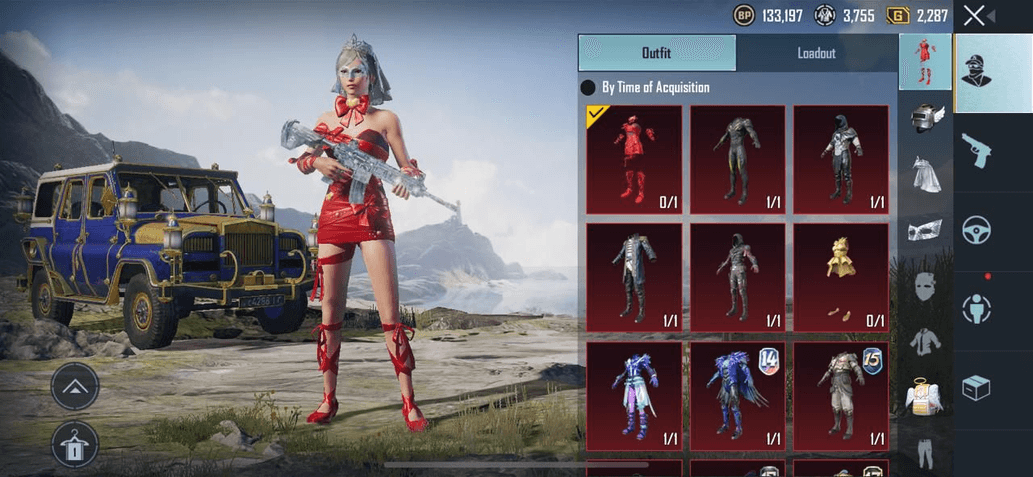Switch to the weapons pistol category
The width and height of the screenshot is (1033, 477).
(x=976, y=152)
